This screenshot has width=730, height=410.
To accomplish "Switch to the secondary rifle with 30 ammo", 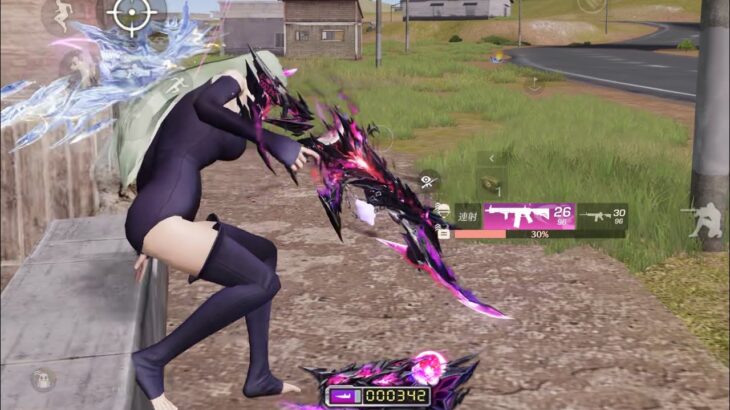I will [602, 215].
